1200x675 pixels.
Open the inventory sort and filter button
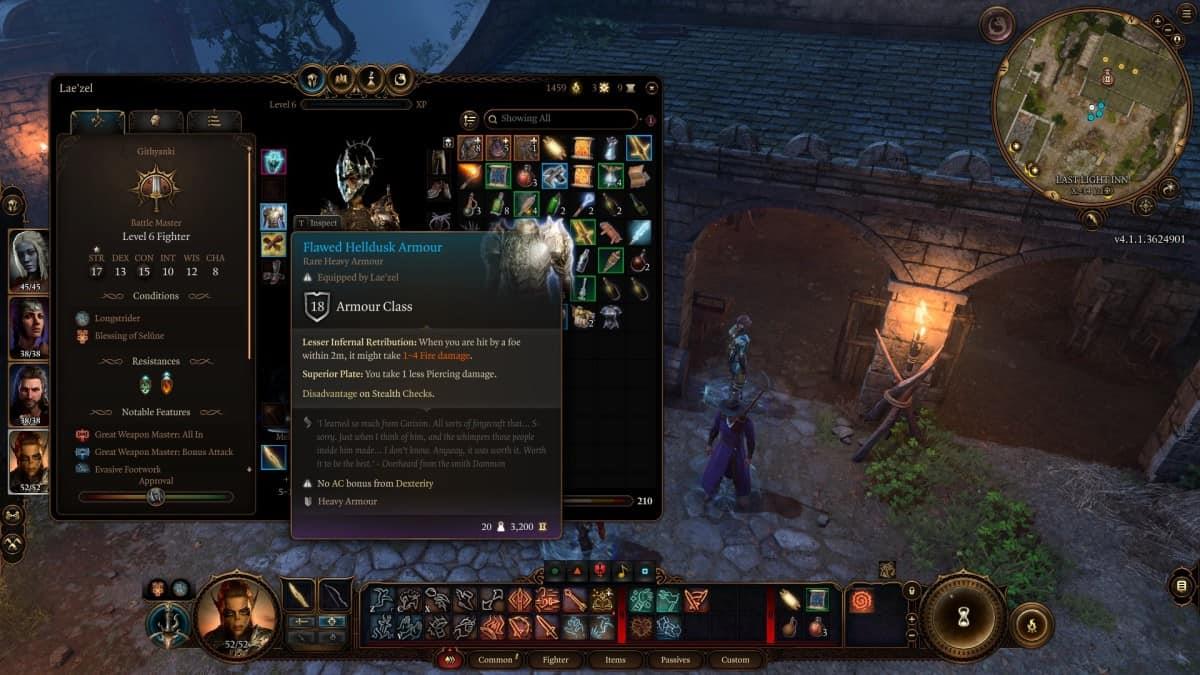point(469,120)
